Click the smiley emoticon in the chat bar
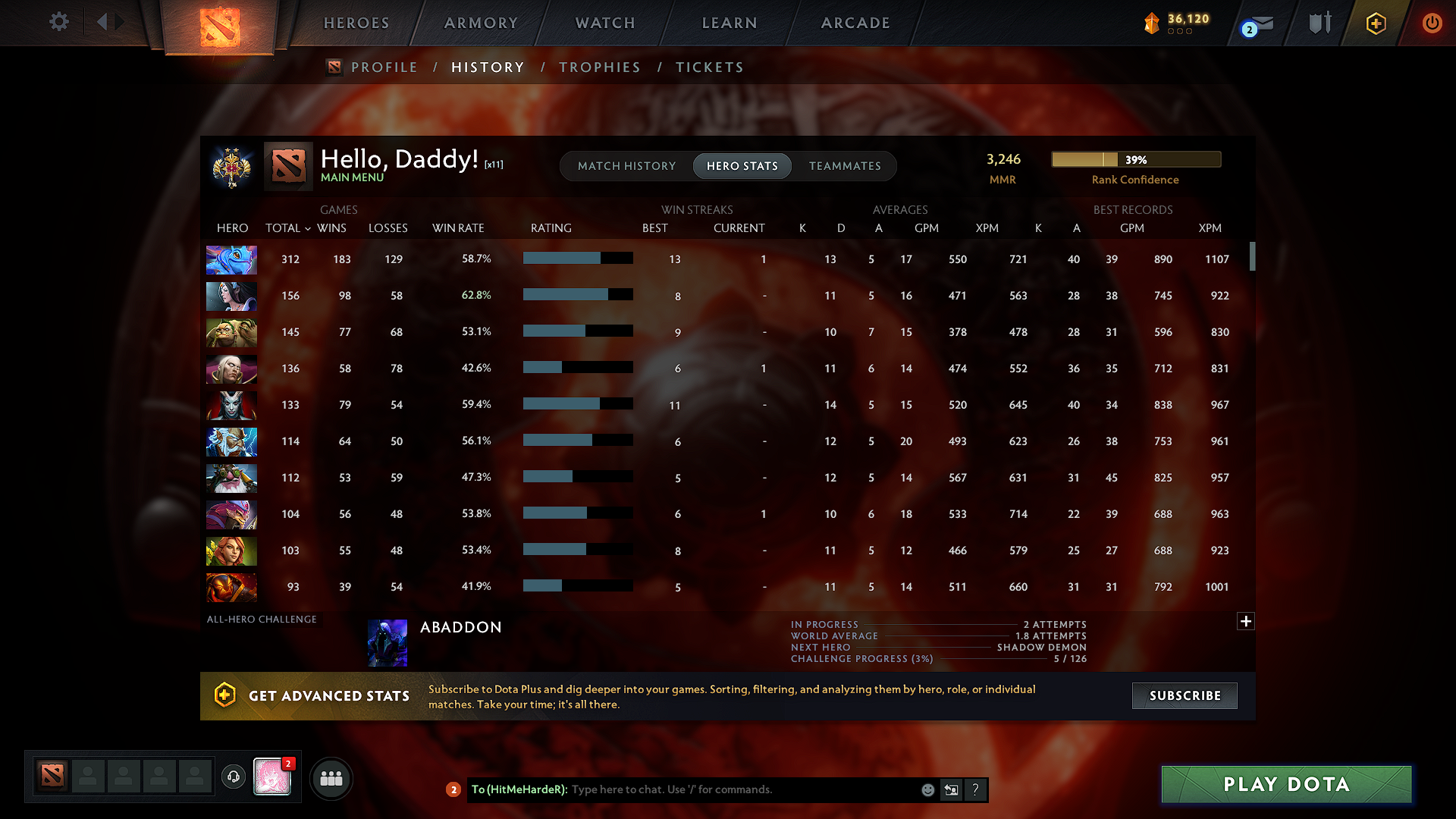The image size is (1456, 819). point(927,789)
